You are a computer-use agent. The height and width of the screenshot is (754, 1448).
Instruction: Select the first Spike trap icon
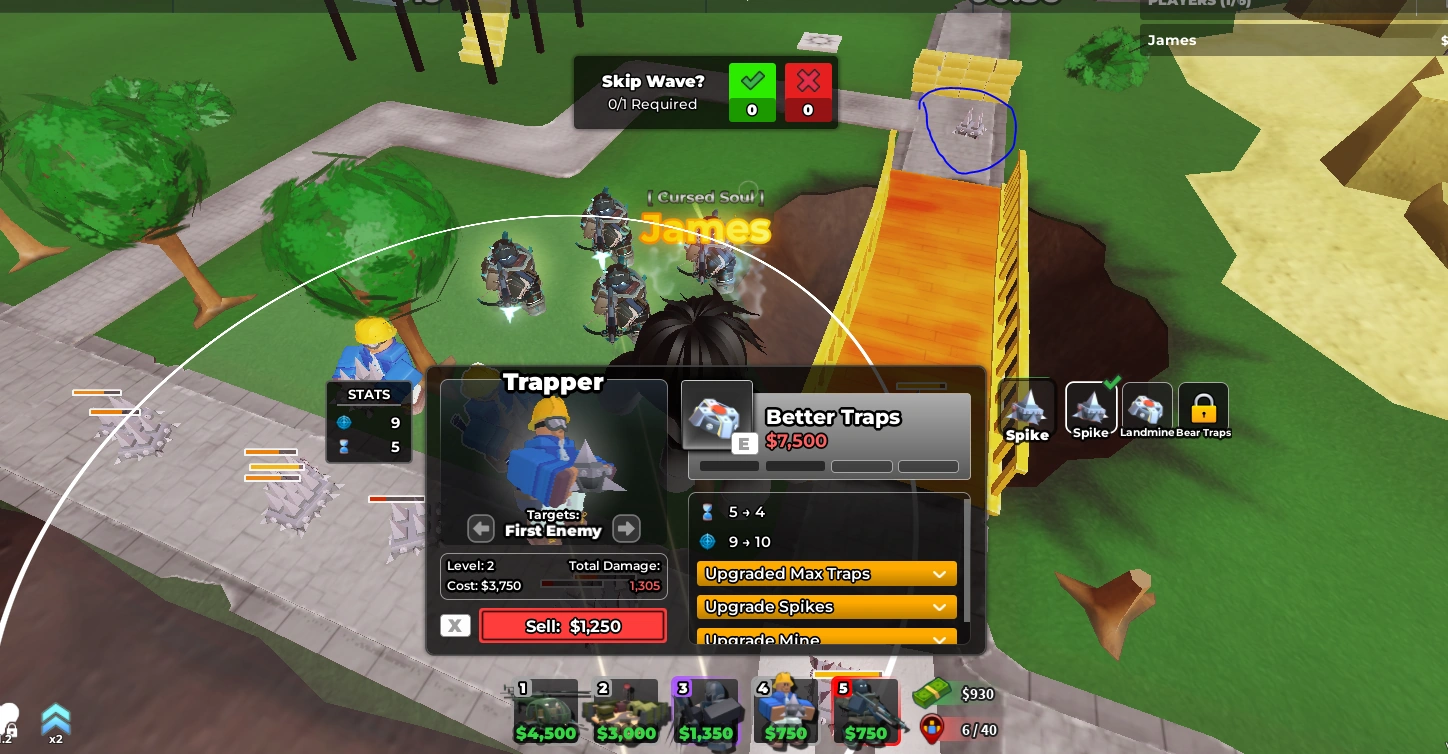pyautogui.click(x=1027, y=408)
